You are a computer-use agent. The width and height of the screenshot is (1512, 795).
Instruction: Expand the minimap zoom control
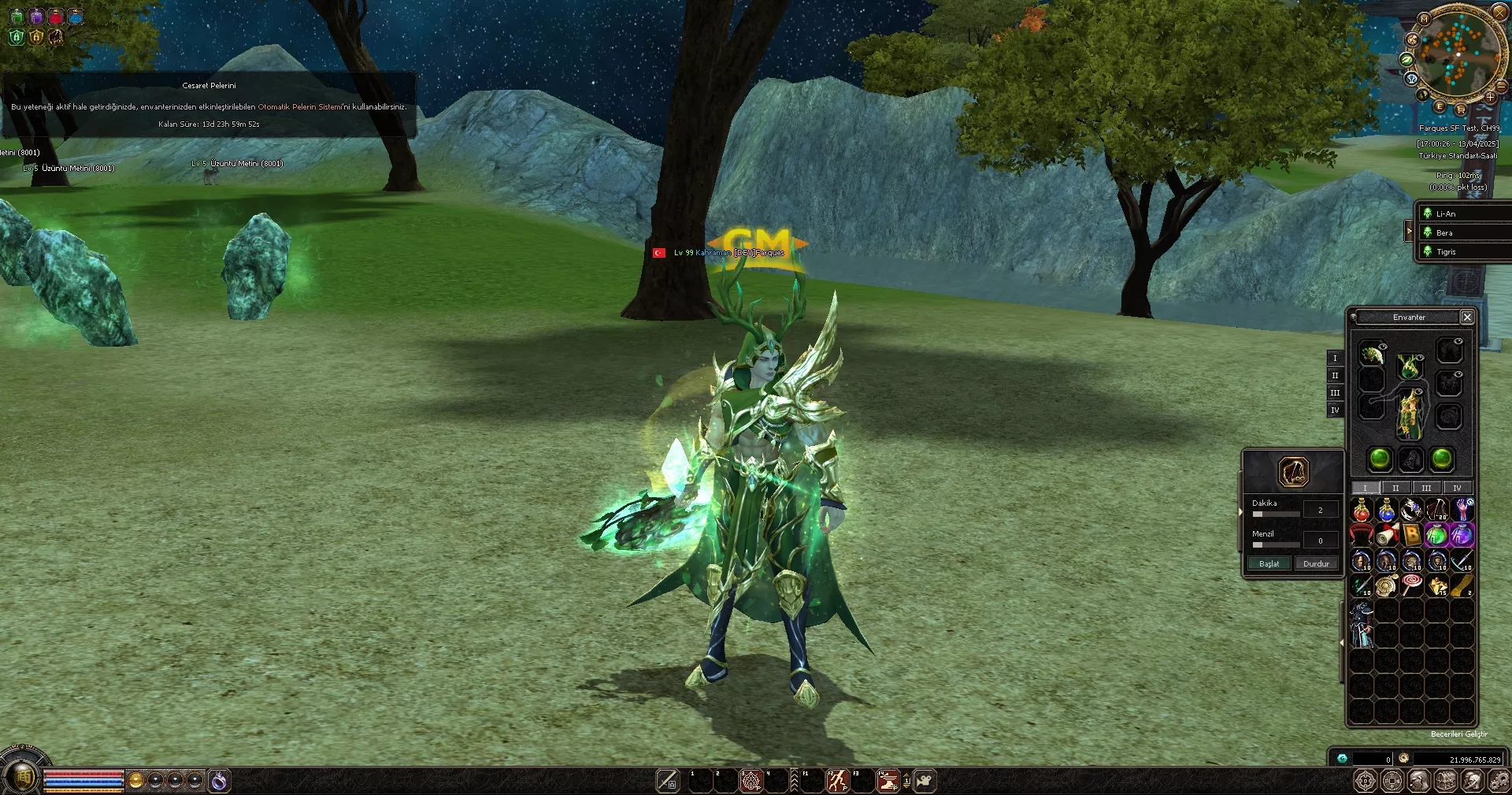tap(1490, 97)
